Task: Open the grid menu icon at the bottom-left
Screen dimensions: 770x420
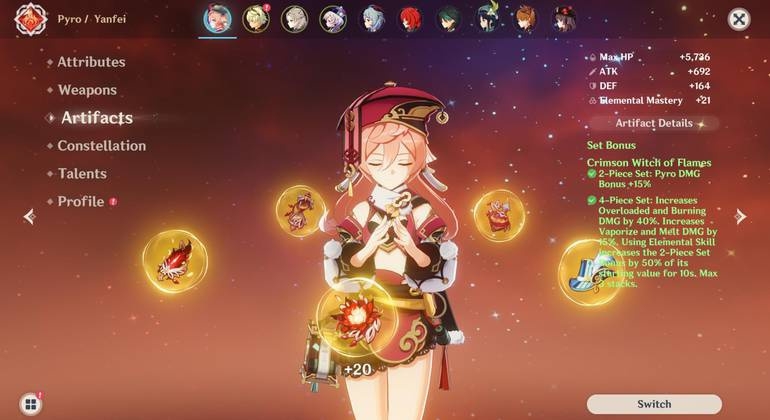Action: coord(31,404)
